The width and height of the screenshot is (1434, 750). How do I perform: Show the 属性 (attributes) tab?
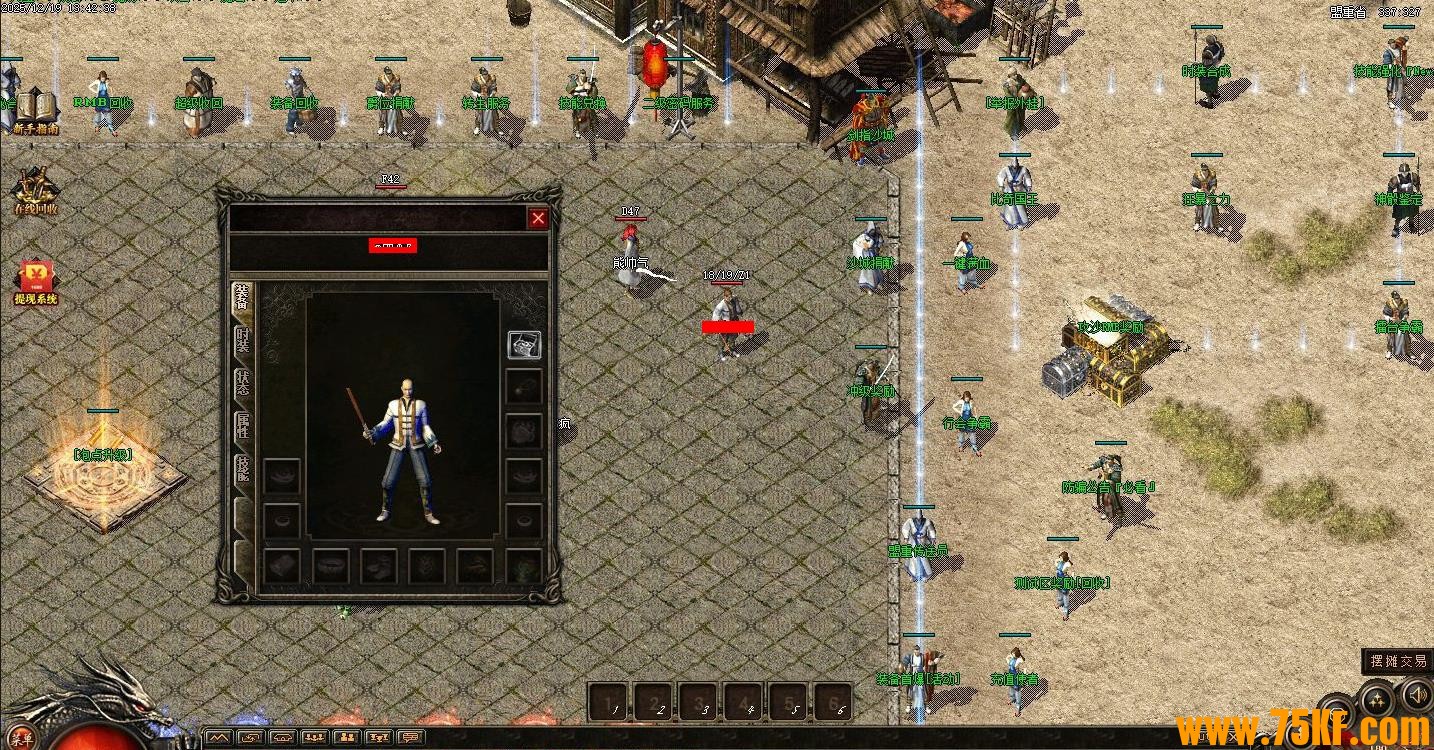point(242,426)
